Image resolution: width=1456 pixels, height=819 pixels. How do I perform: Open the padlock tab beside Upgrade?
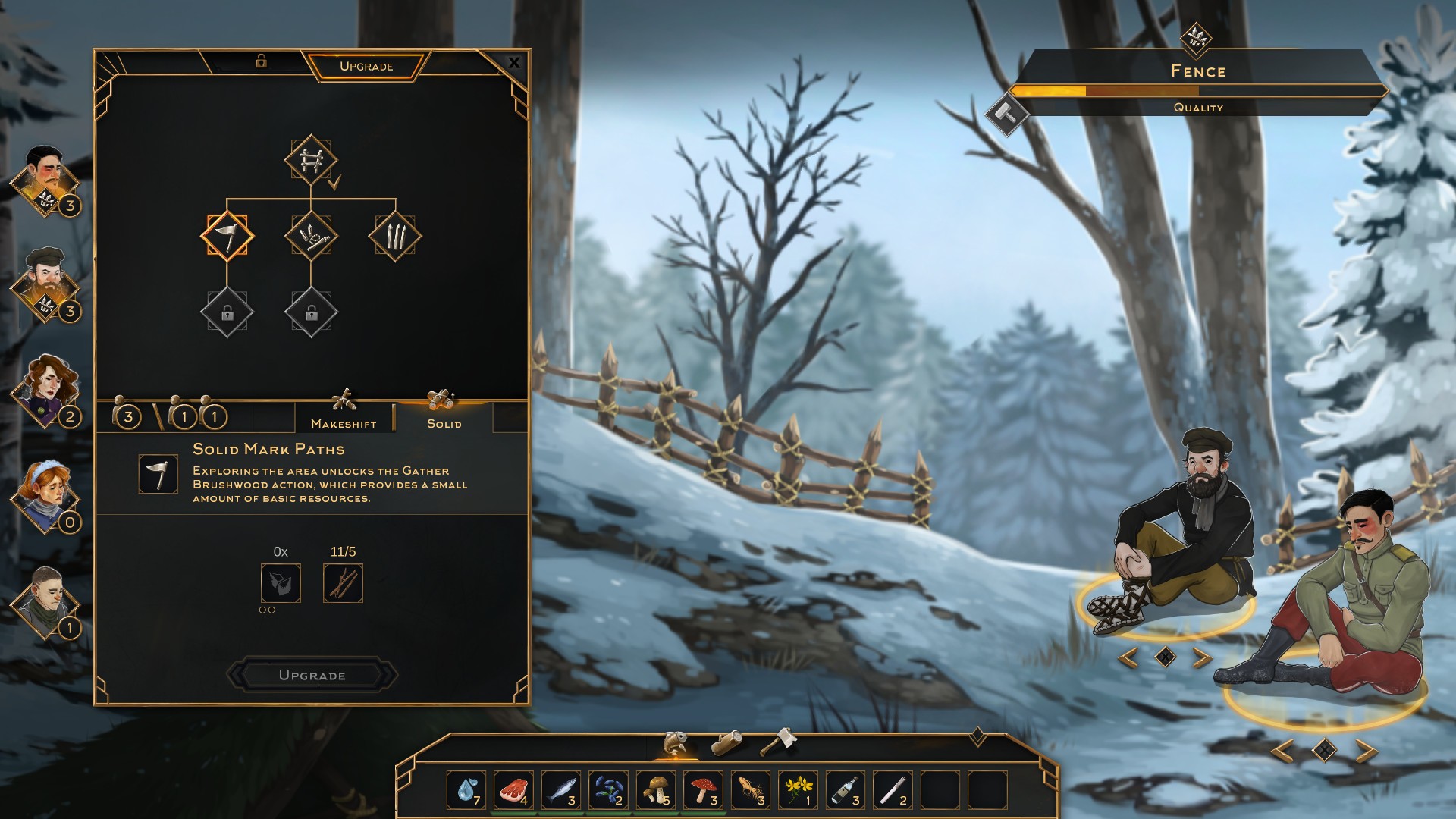[261, 61]
